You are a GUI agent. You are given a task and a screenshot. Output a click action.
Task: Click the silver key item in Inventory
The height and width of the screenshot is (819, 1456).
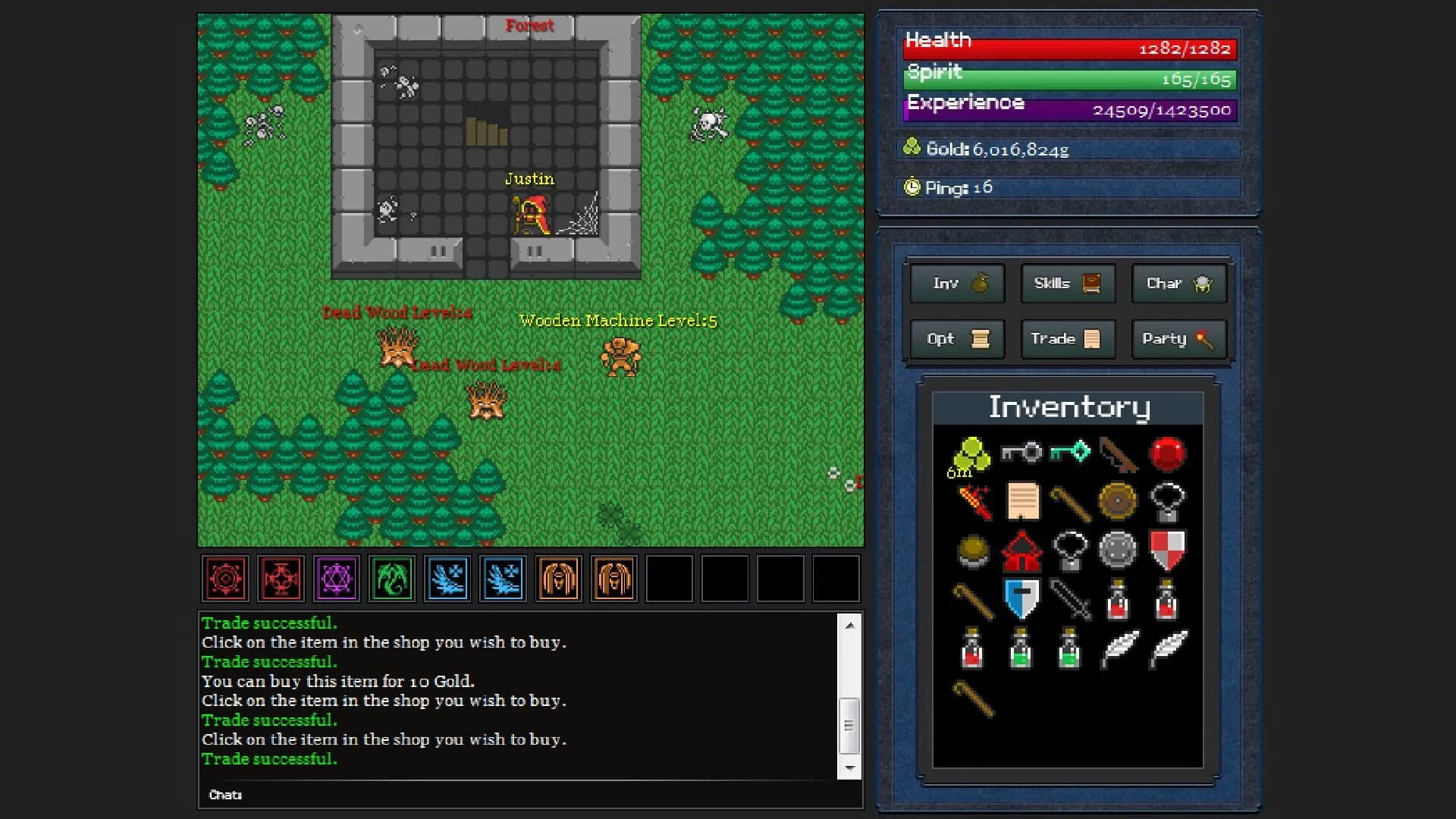coord(1022,453)
